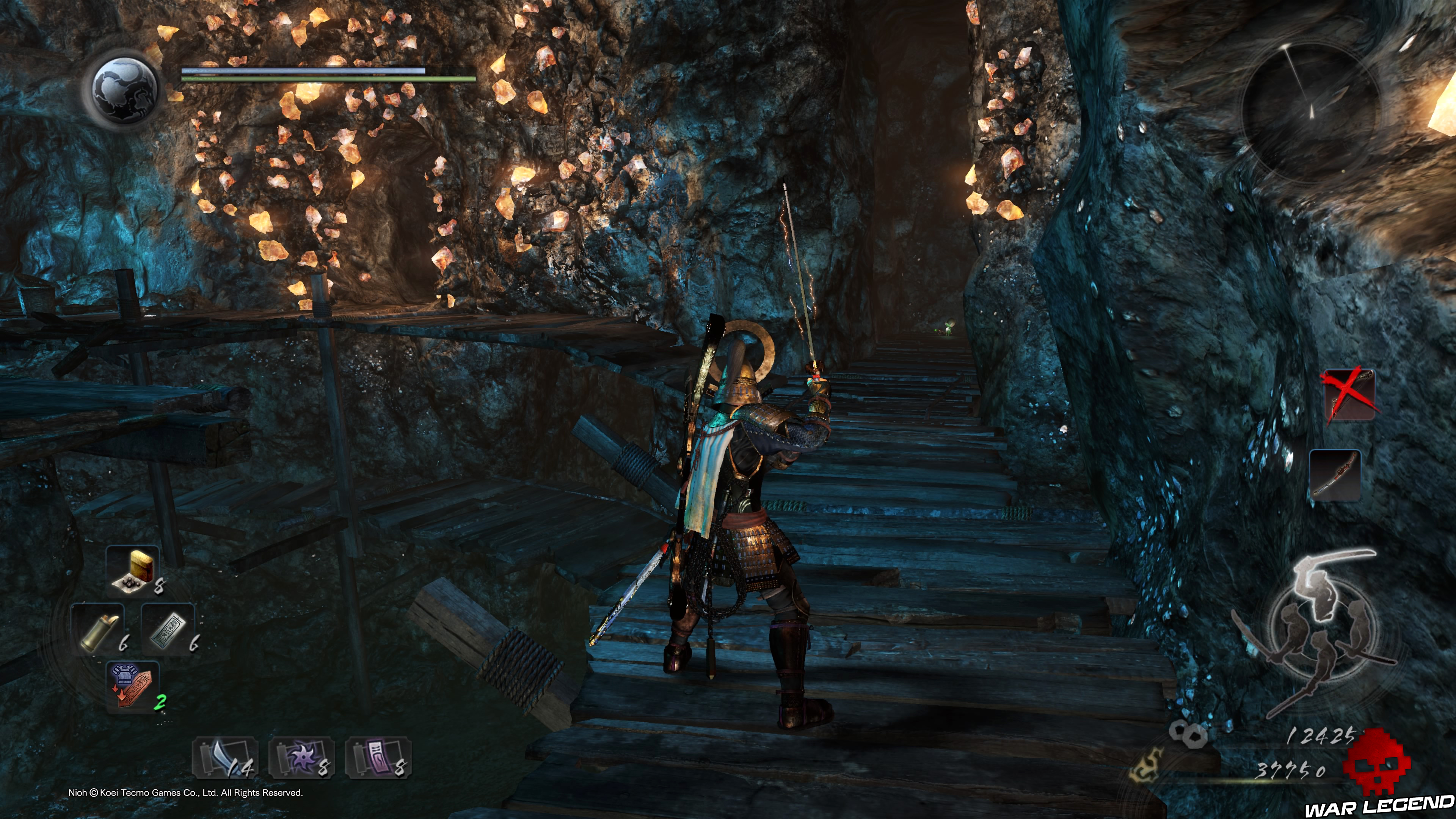Choose the katana weapon slot
The height and width of the screenshot is (819, 1456).
pyautogui.click(x=1335, y=475)
